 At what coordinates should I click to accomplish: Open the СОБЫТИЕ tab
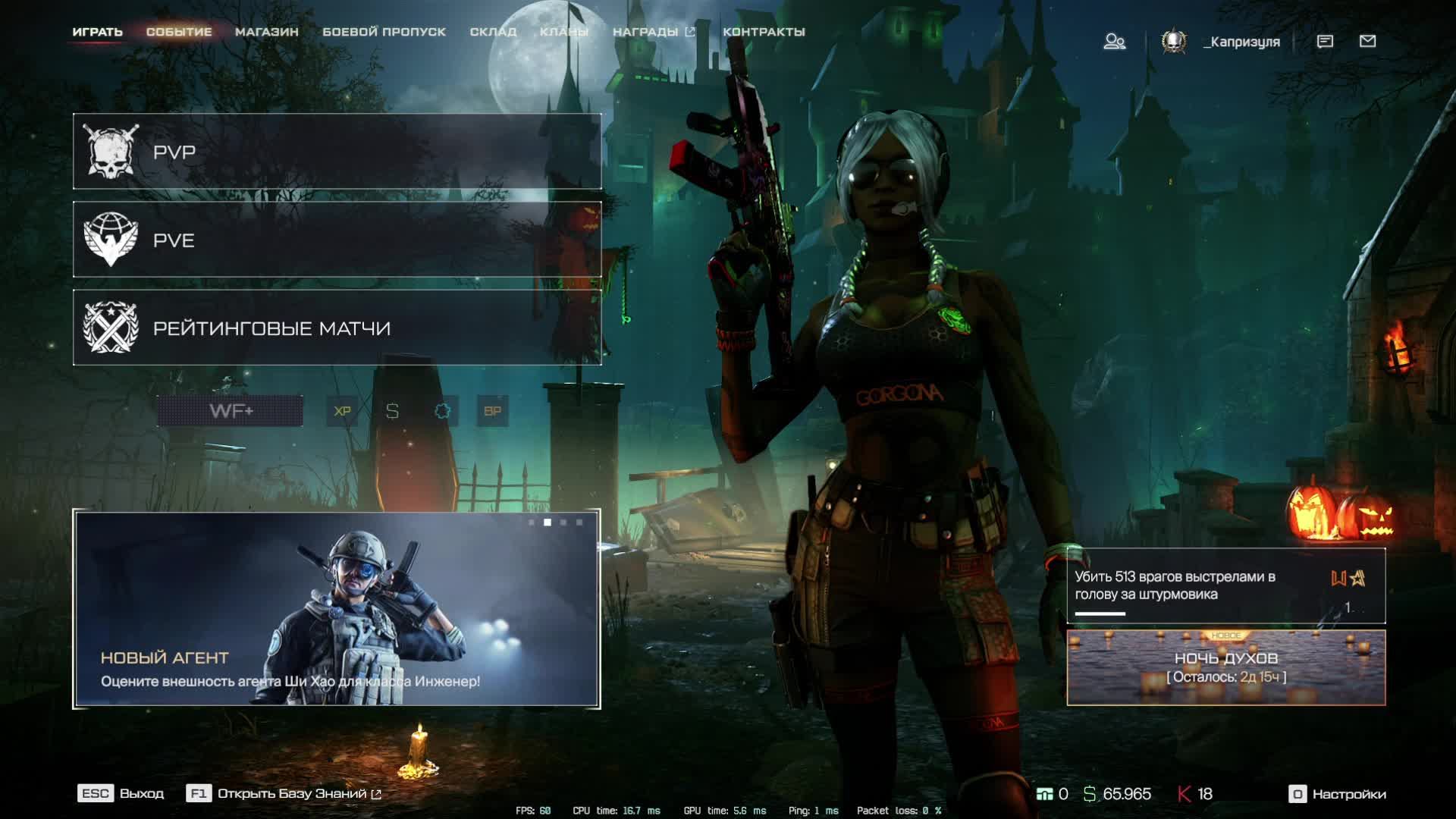point(179,32)
